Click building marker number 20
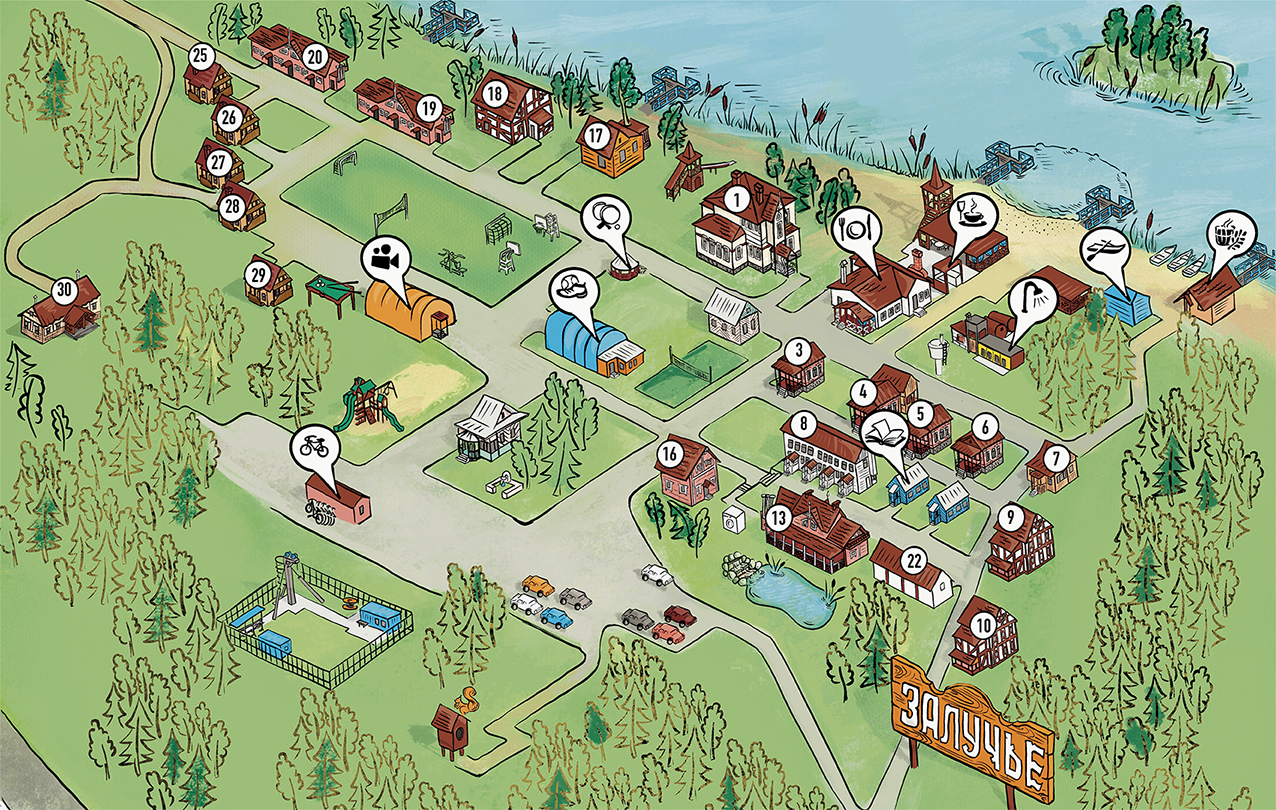The height and width of the screenshot is (810, 1276). pos(314,57)
